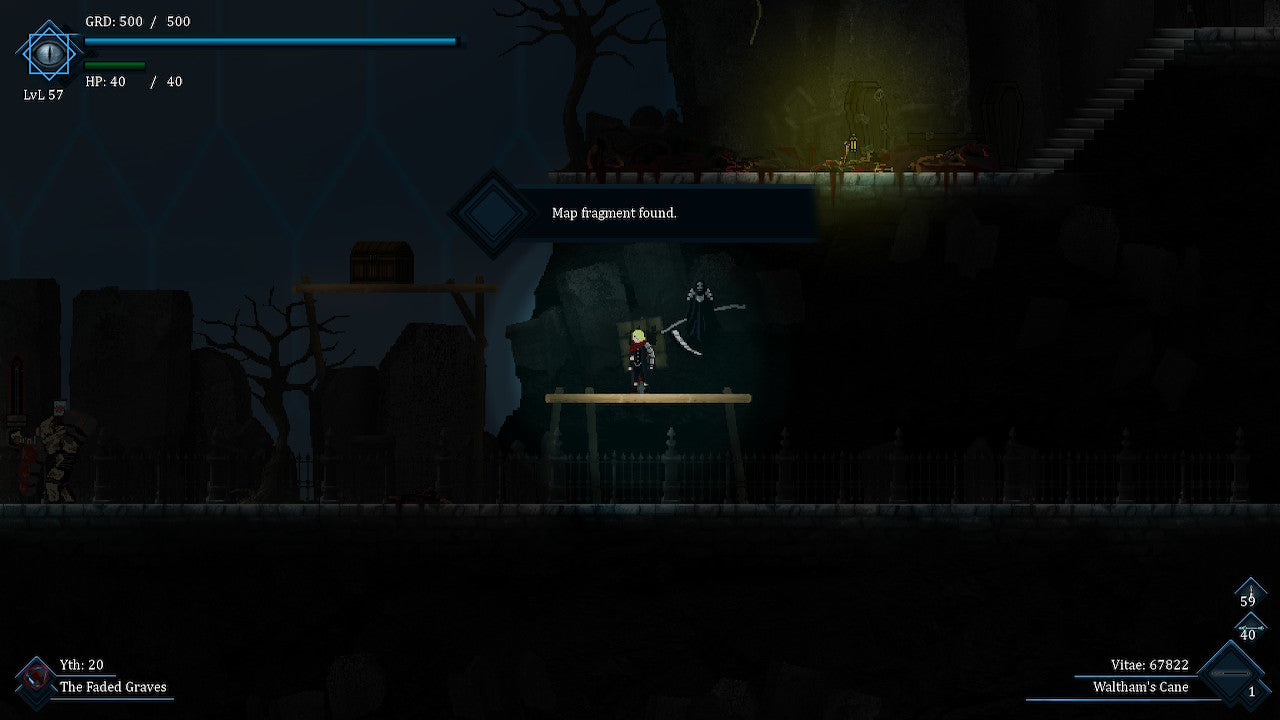Click the eye emblem character portrait
This screenshot has height=720, width=1280.
(48, 51)
